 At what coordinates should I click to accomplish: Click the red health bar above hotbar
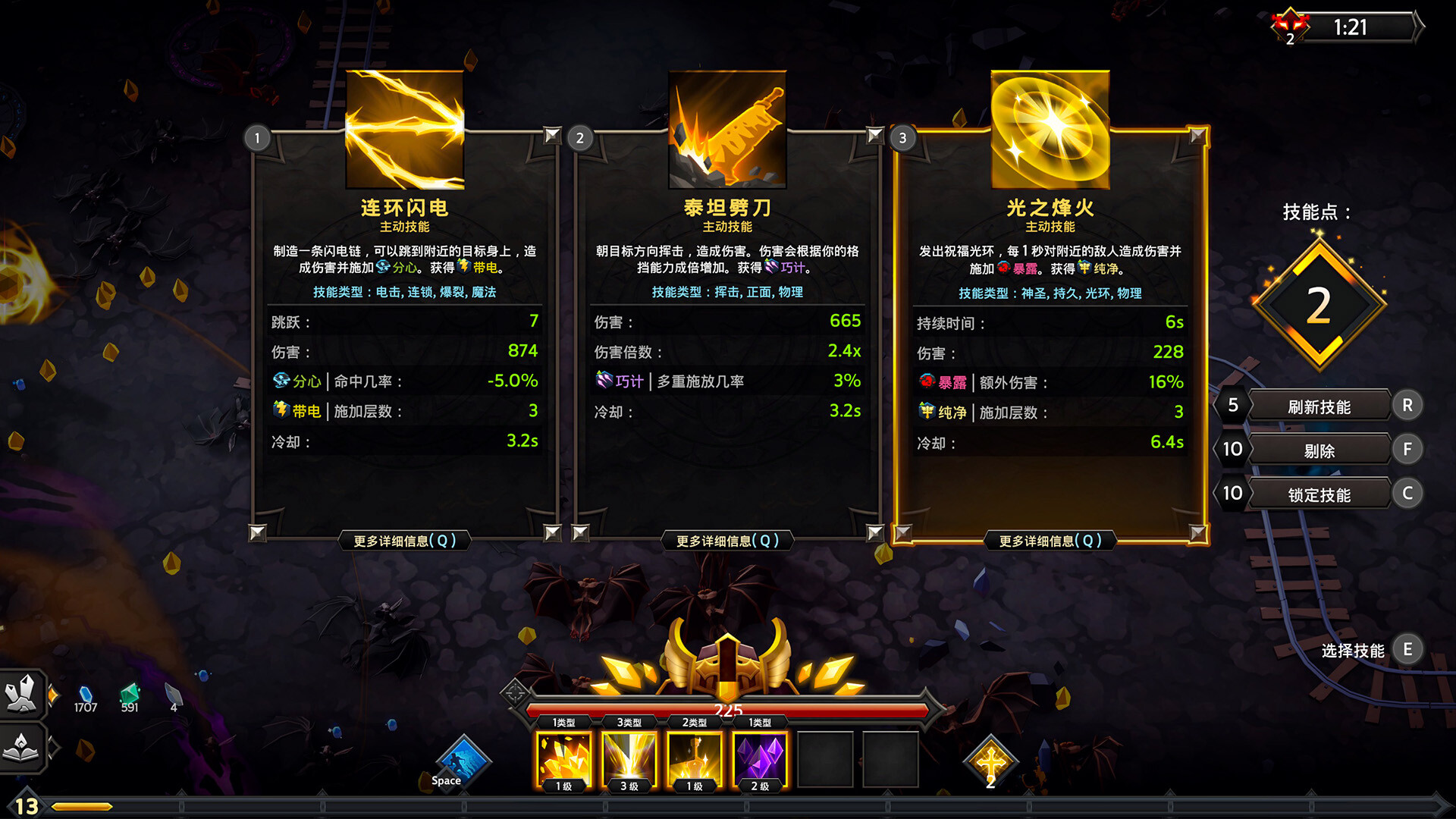point(728,709)
